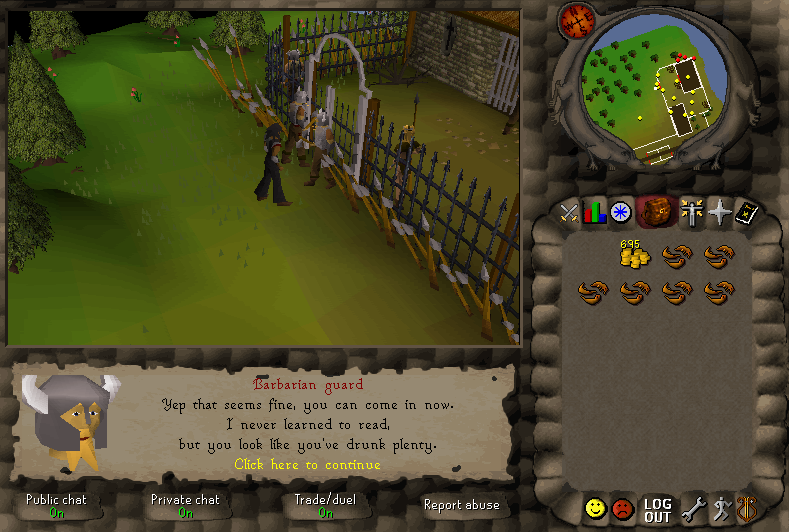Toggle the Private chat setting
The width and height of the screenshot is (789, 532).
tap(185, 505)
